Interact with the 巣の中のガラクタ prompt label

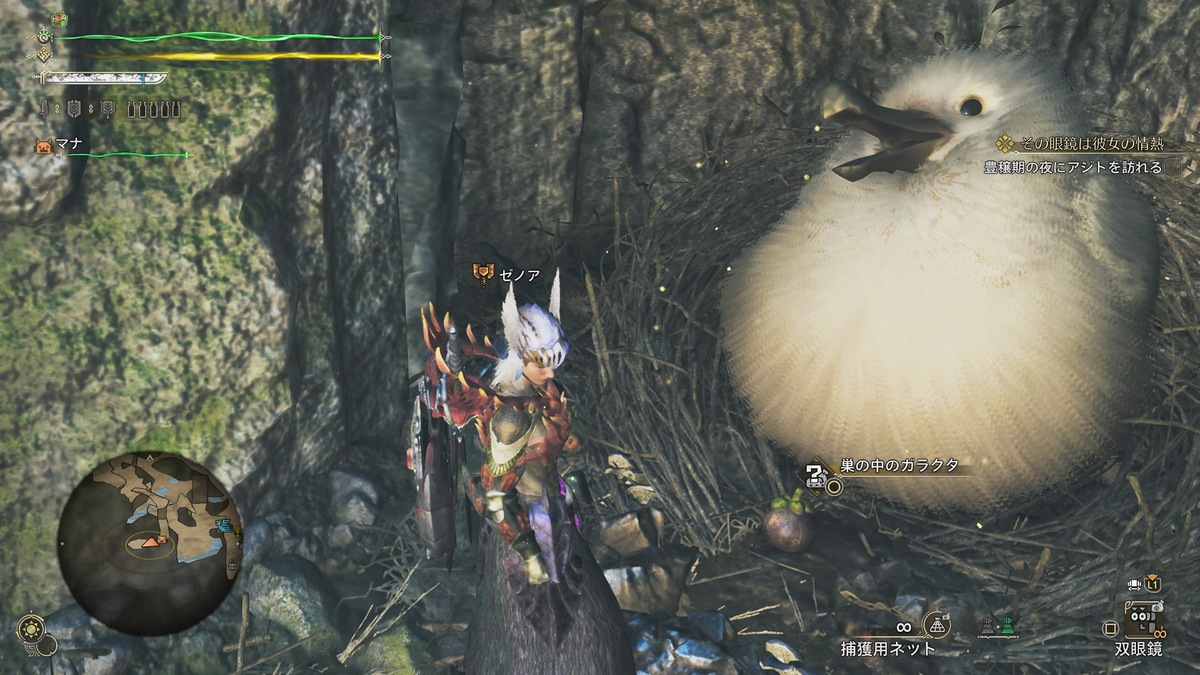point(899,465)
